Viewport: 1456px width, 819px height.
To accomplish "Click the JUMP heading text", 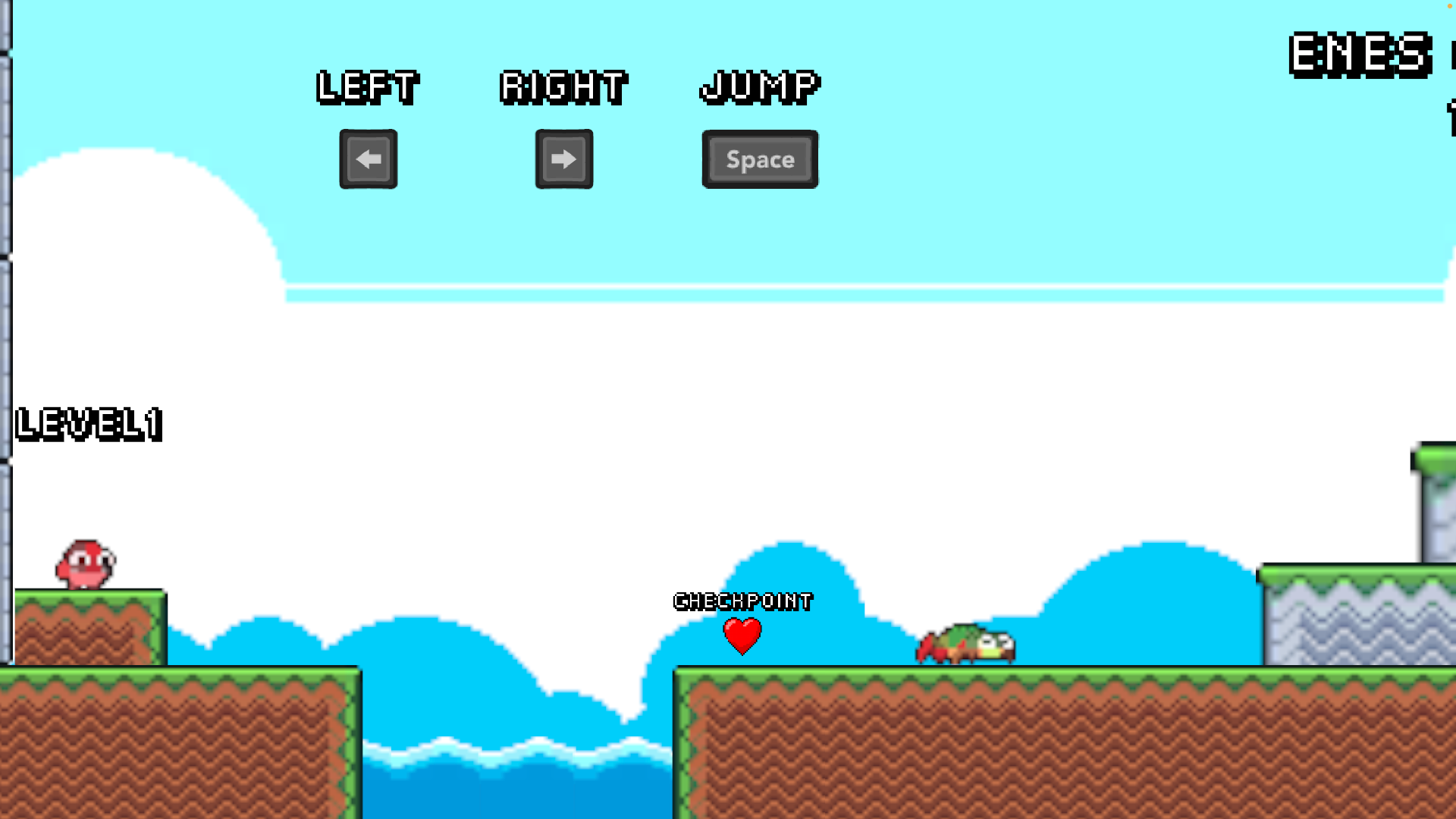I will tap(759, 86).
